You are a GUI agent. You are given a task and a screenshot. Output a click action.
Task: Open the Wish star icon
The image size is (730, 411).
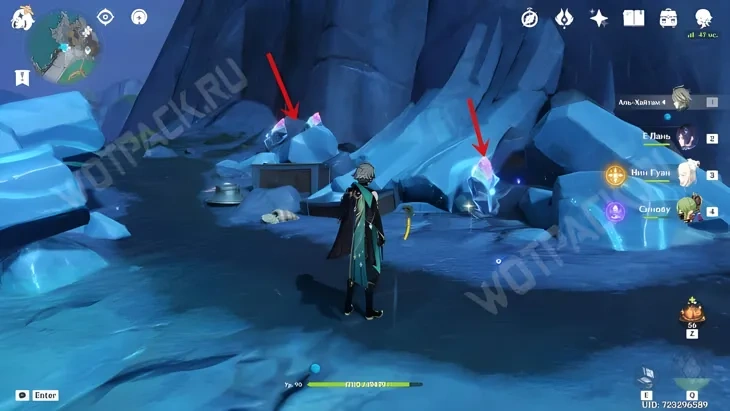pyautogui.click(x=599, y=18)
